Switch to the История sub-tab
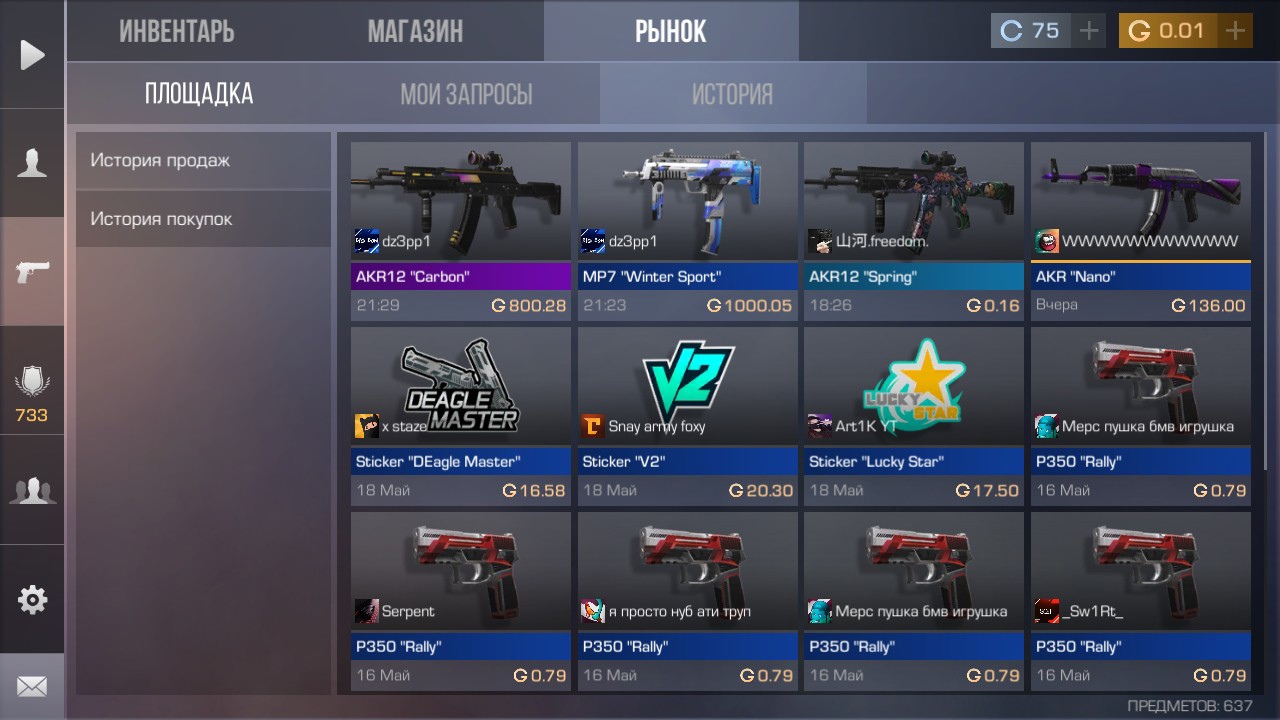The height and width of the screenshot is (720, 1280). click(732, 94)
